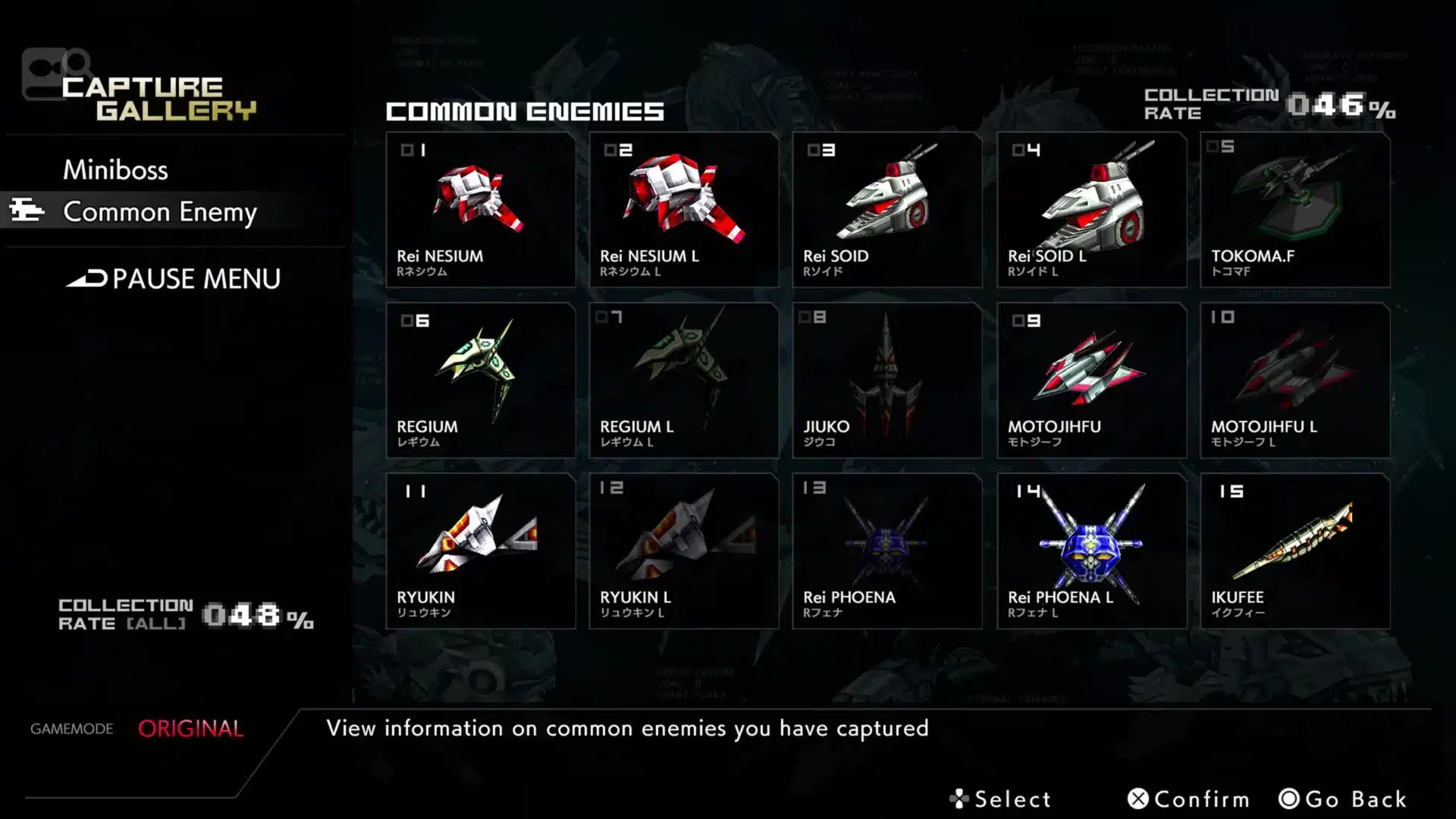
Task: View the Rei NESIUM enemy tile
Action: [481, 210]
